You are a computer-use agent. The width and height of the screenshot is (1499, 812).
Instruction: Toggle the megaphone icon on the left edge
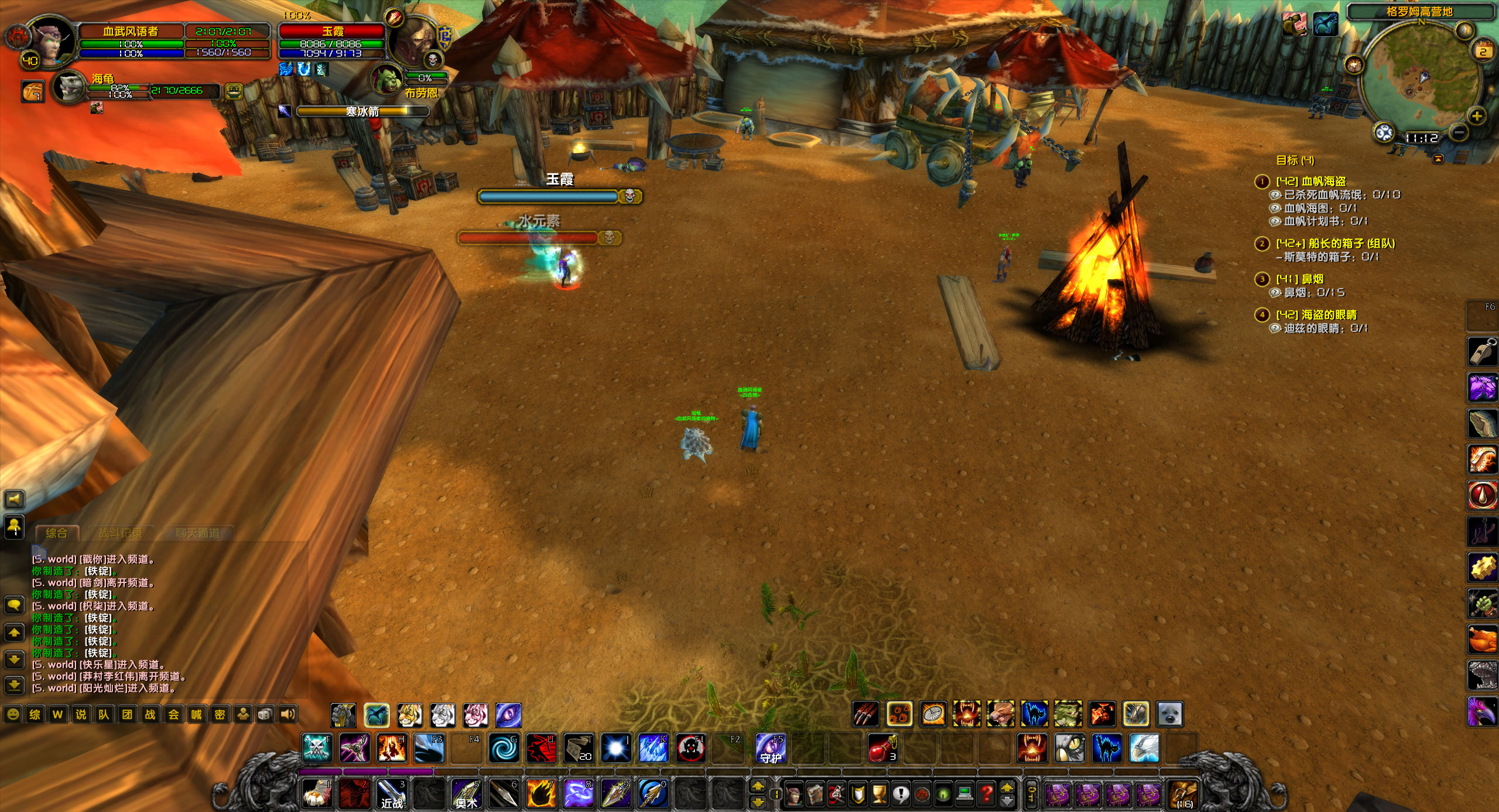coord(13,499)
